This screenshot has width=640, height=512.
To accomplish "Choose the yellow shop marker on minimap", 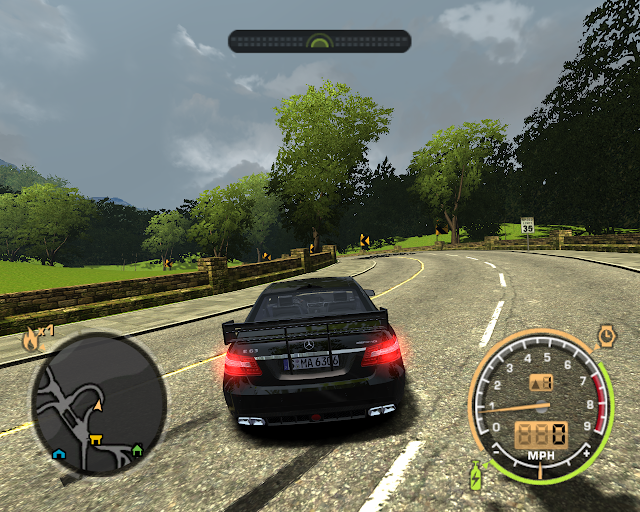I will coord(96,438).
